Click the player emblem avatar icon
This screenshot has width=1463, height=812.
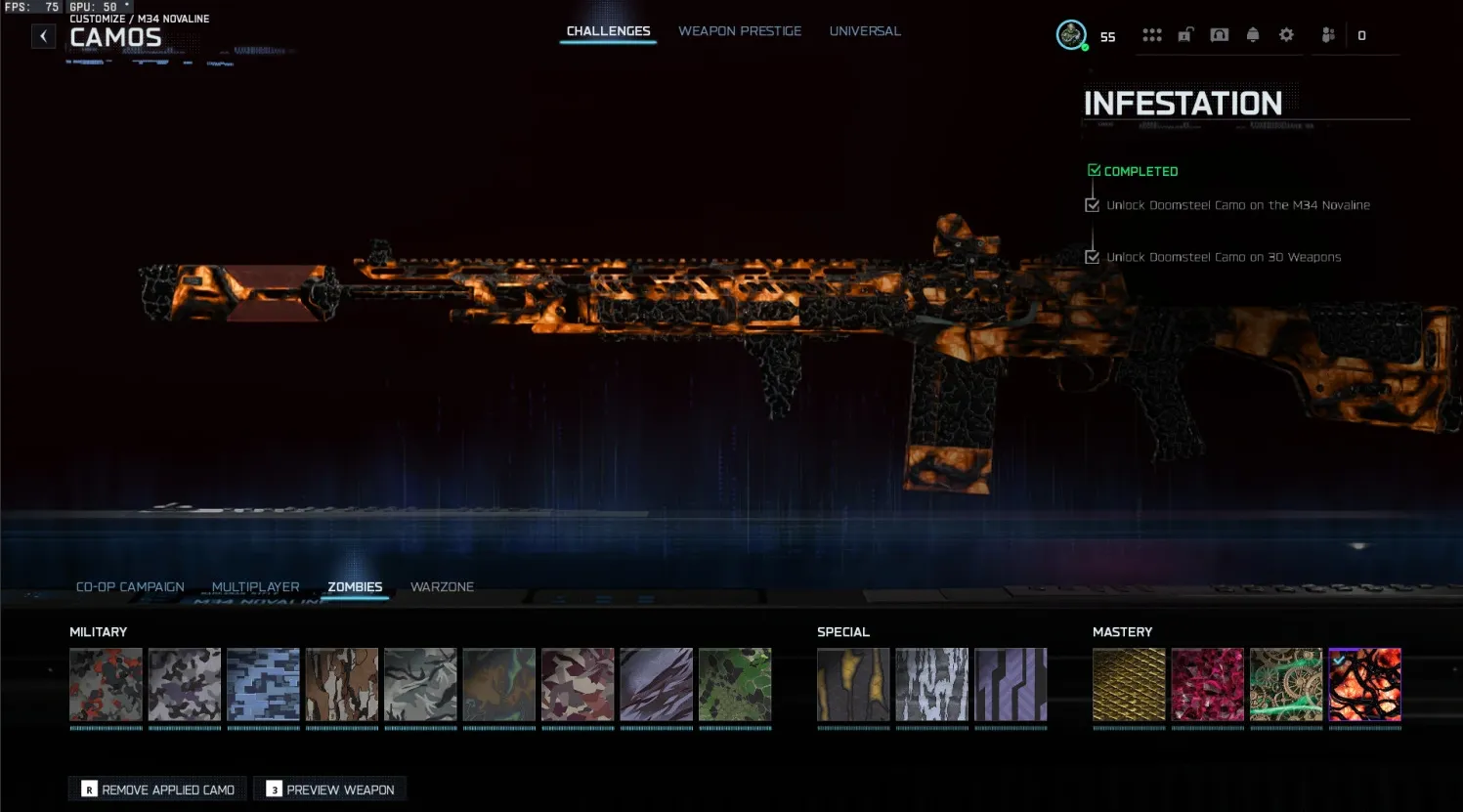tap(1071, 33)
